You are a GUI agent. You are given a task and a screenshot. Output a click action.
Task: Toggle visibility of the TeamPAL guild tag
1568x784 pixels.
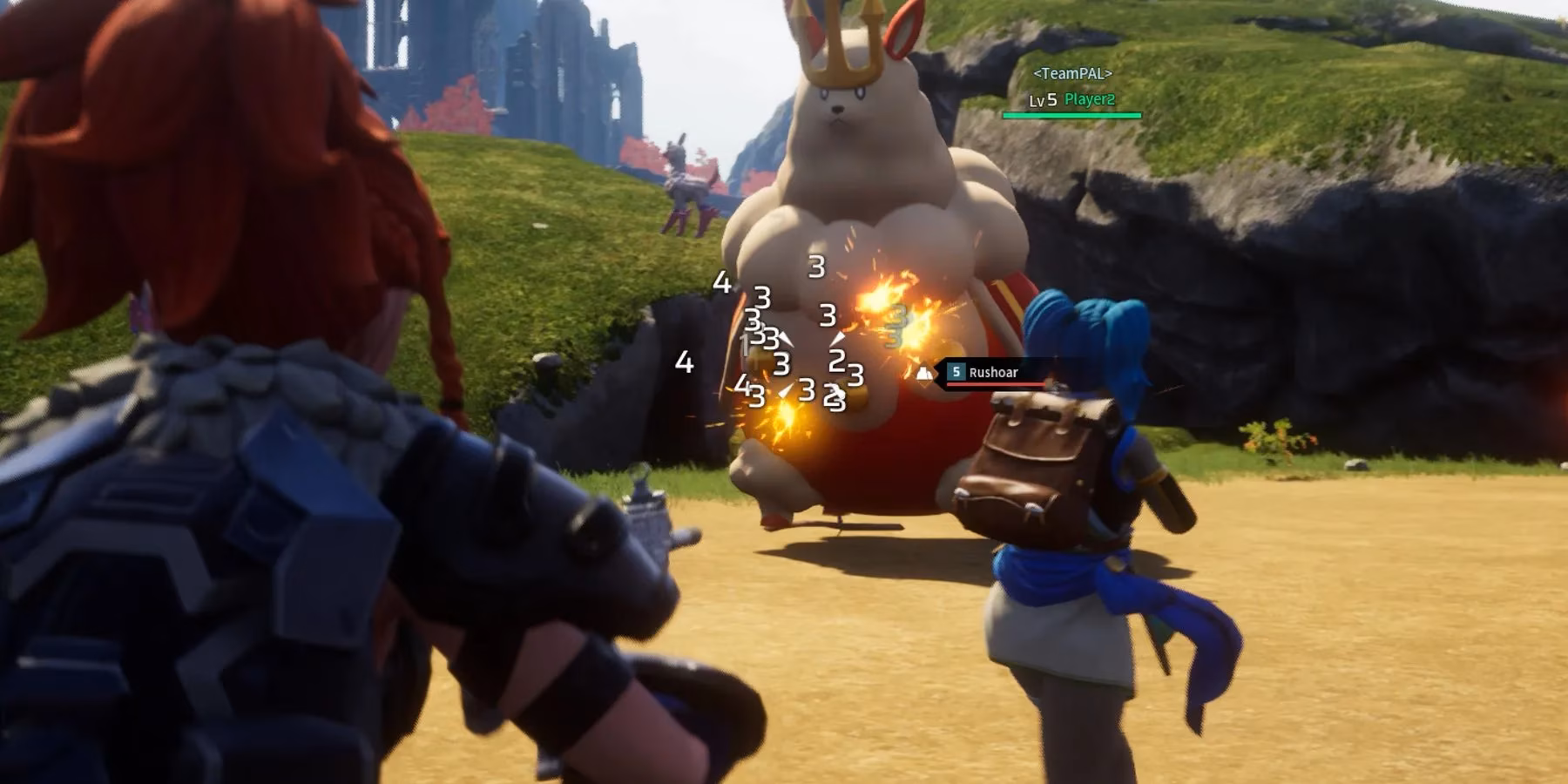pyautogui.click(x=1072, y=73)
